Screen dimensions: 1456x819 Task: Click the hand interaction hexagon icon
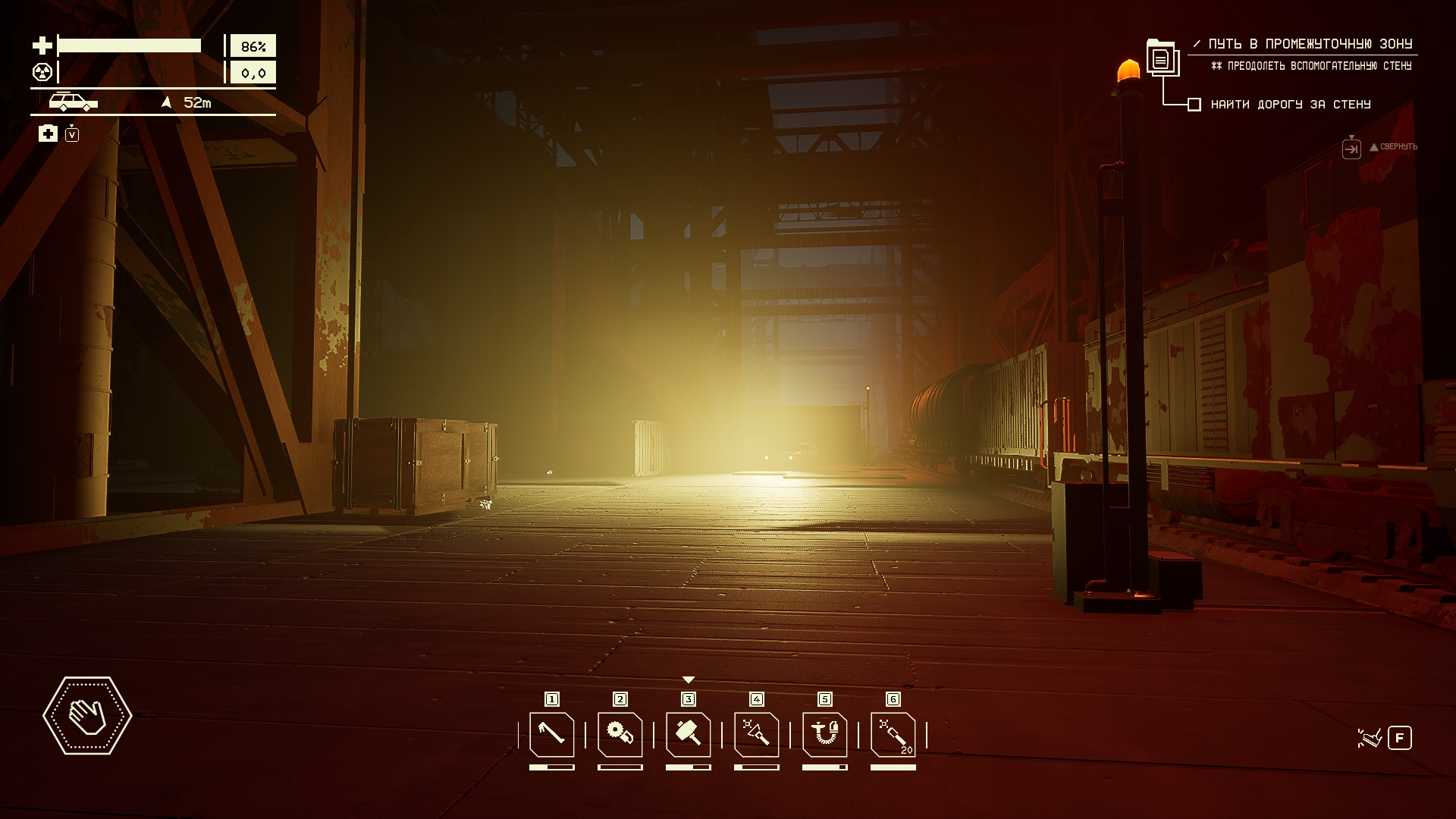coord(87,715)
